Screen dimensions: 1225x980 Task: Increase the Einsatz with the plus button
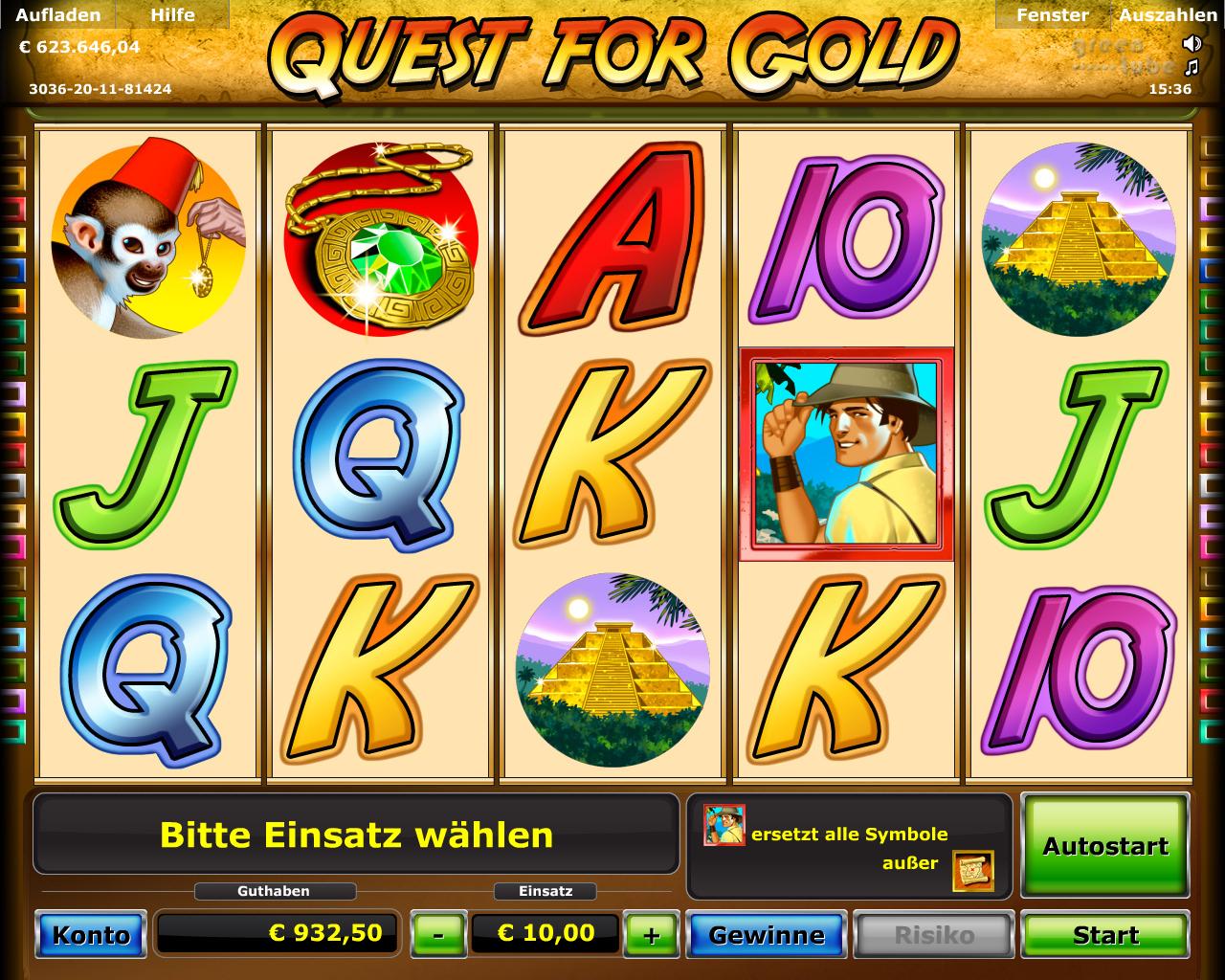click(652, 934)
